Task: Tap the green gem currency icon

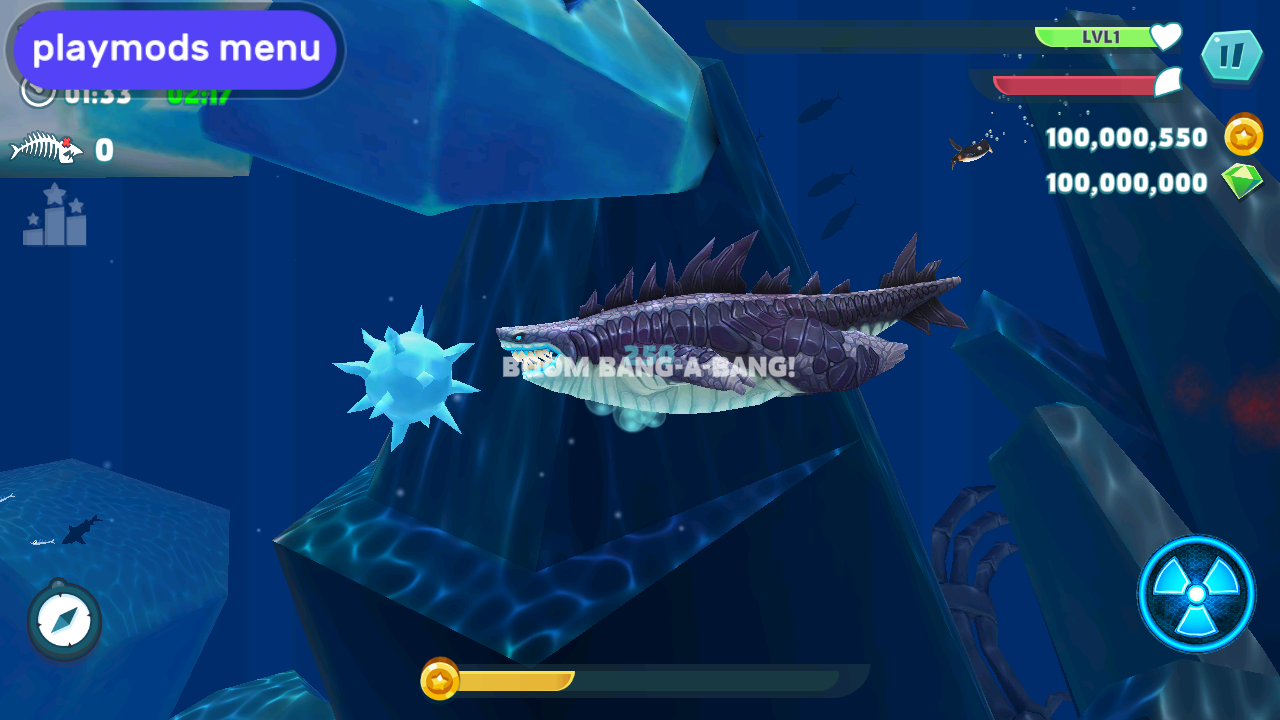Action: coord(1242,181)
